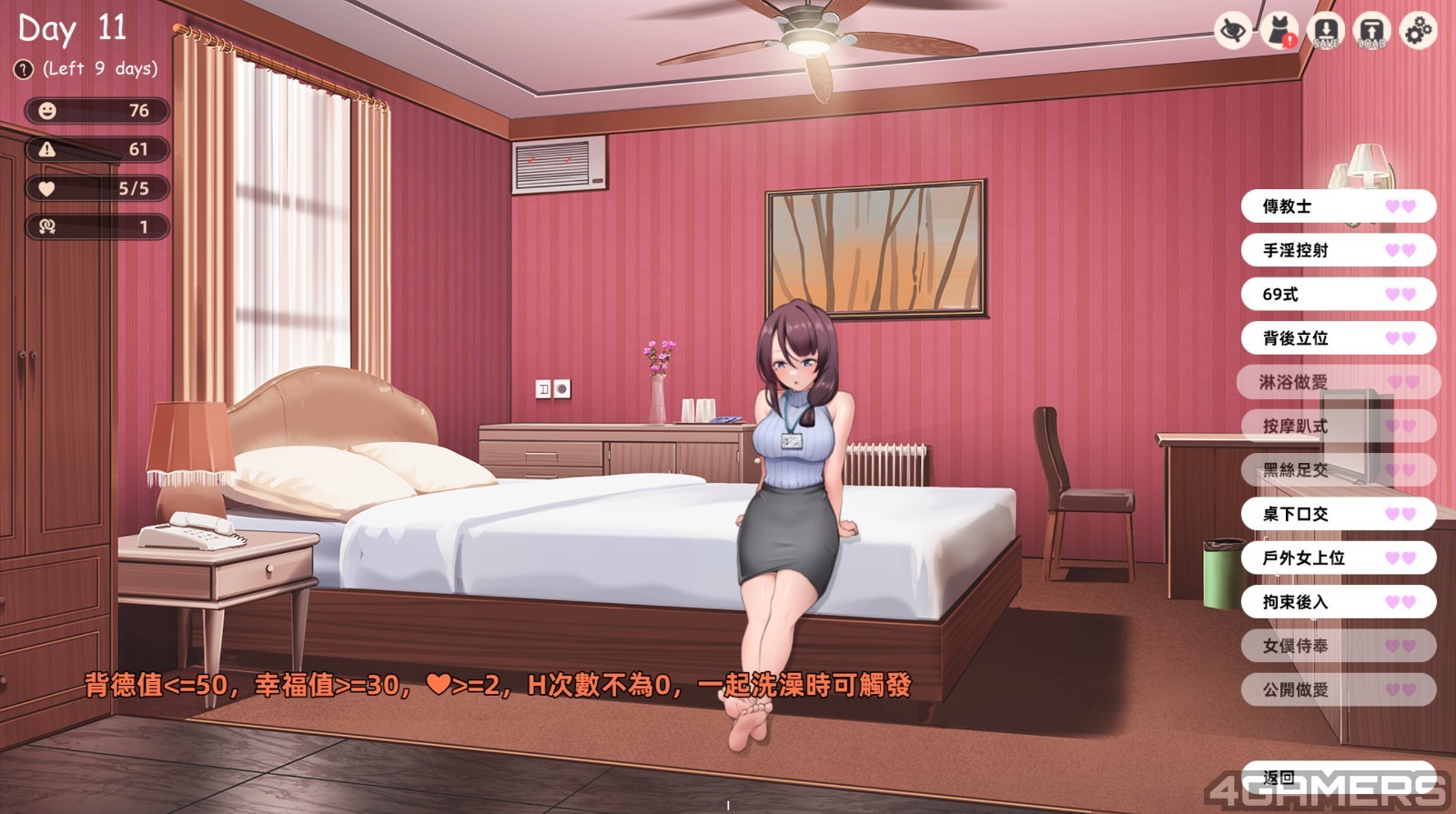Screen dimensions: 1456x814
Task: Click the locked 女僕侍奉 entry
Action: [x=1338, y=646]
